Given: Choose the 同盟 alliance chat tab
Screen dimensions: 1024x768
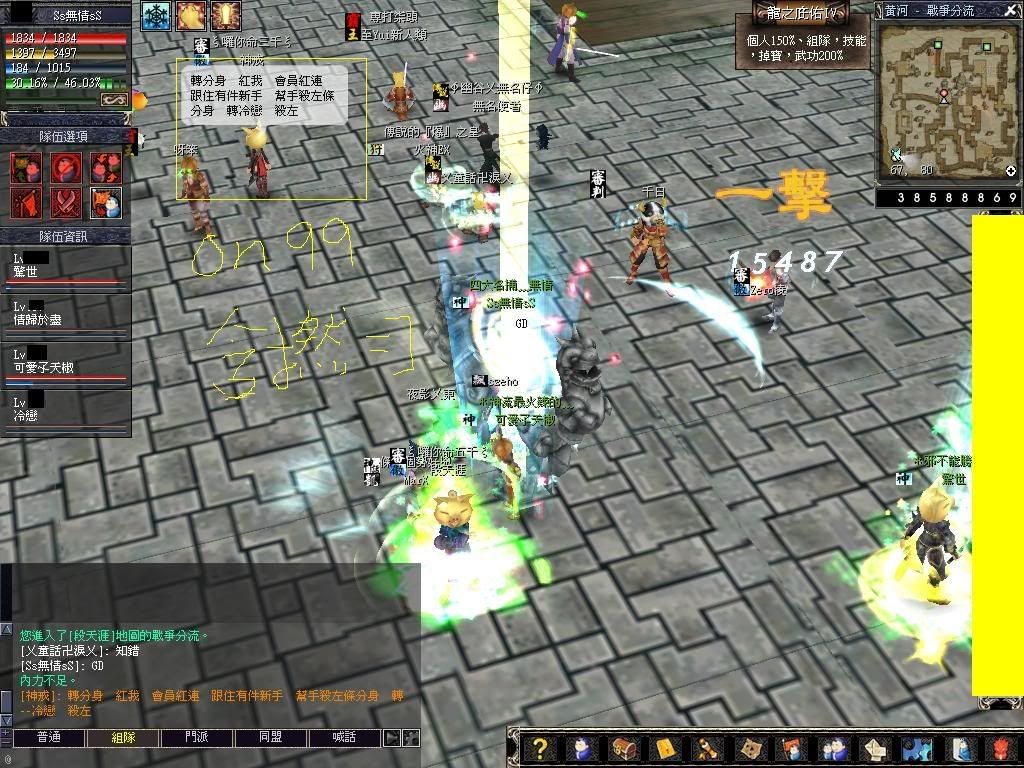Looking at the screenshot, I should point(271,738).
